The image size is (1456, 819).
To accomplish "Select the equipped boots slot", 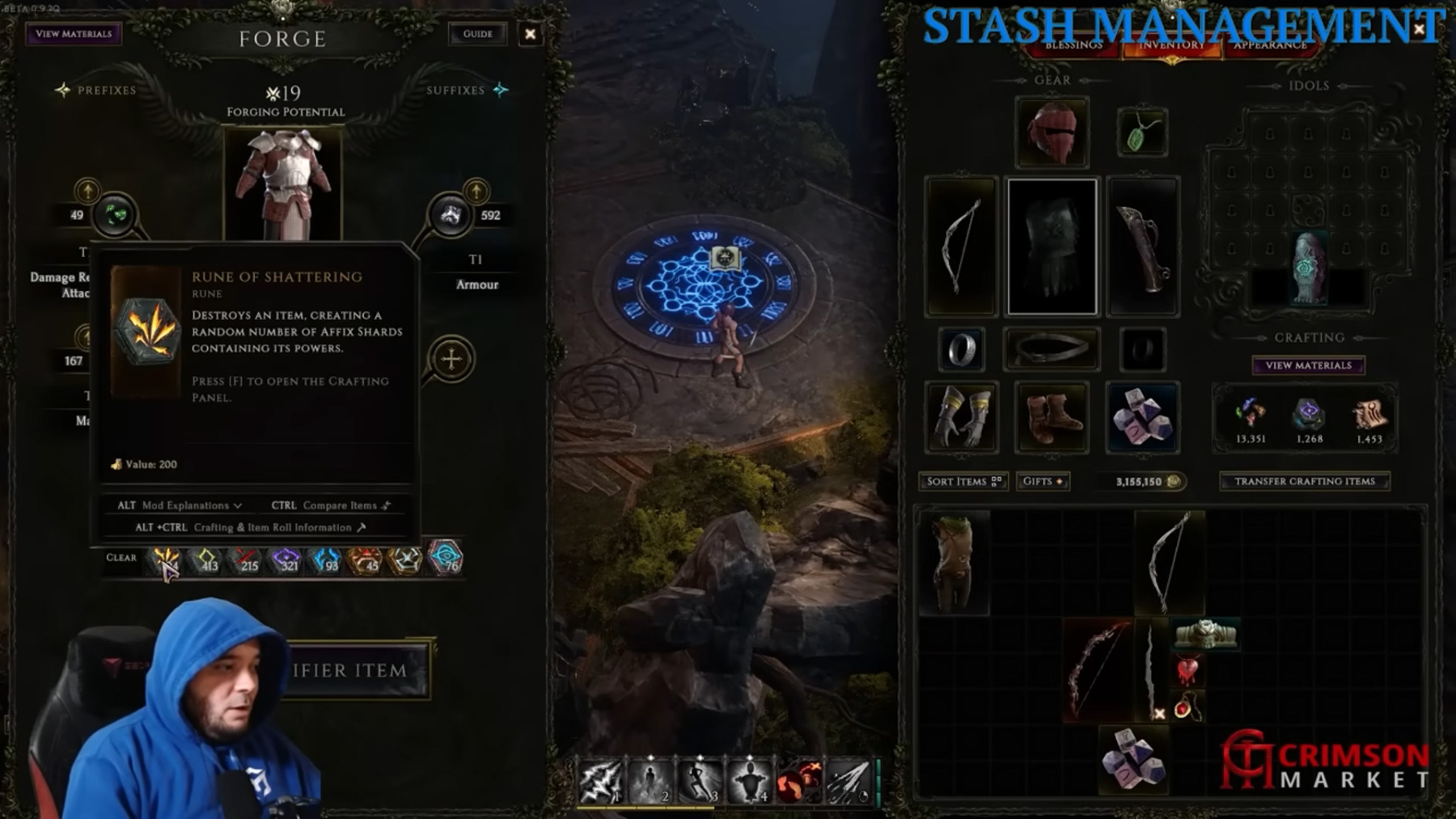I will click(x=1052, y=417).
